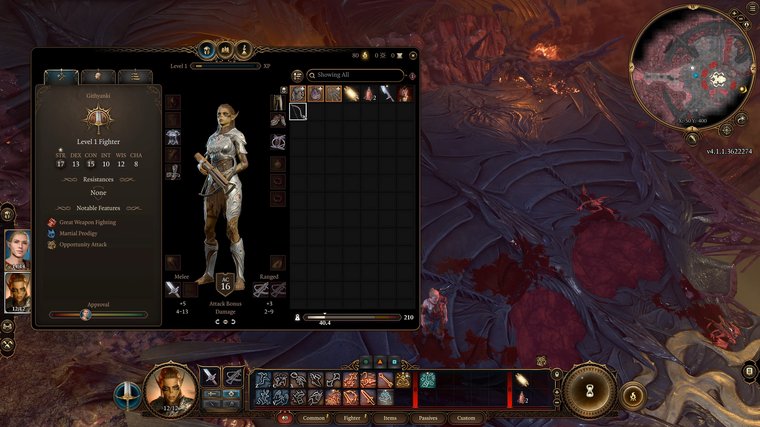This screenshot has width=760, height=427.
Task: Open the inventory filter button beside search
Action: point(297,75)
